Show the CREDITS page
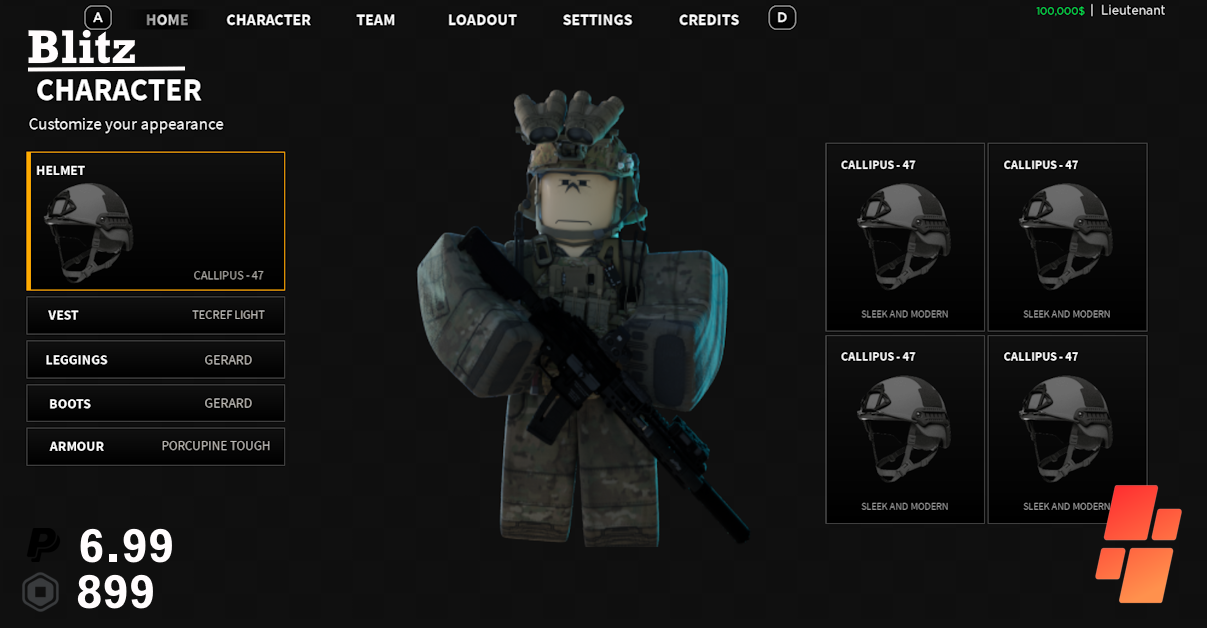The height and width of the screenshot is (628, 1207). point(709,20)
